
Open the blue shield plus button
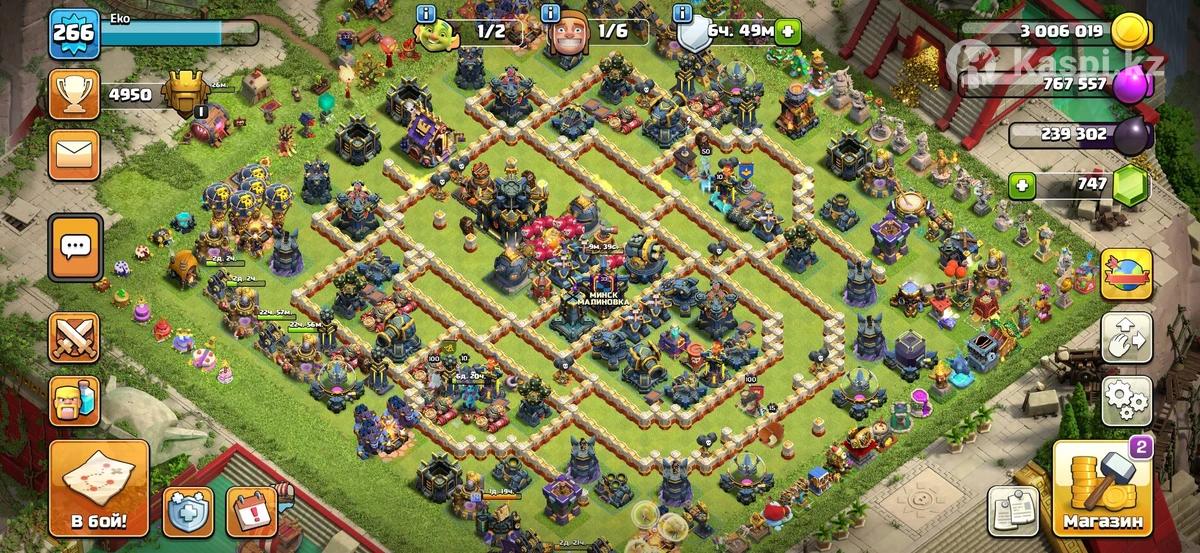click(187, 512)
